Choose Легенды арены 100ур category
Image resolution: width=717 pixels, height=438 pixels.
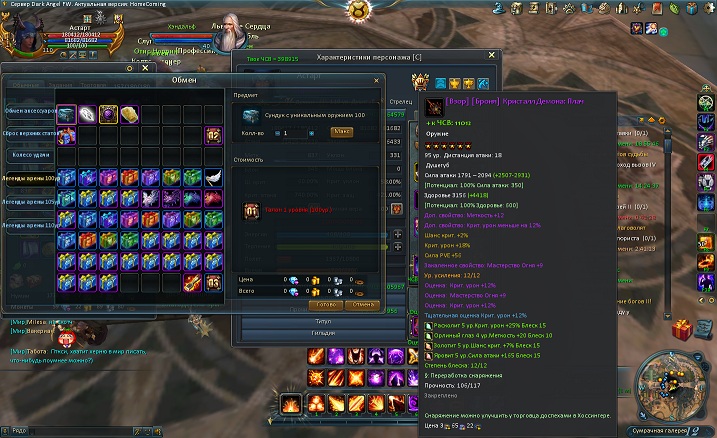tap(28, 177)
